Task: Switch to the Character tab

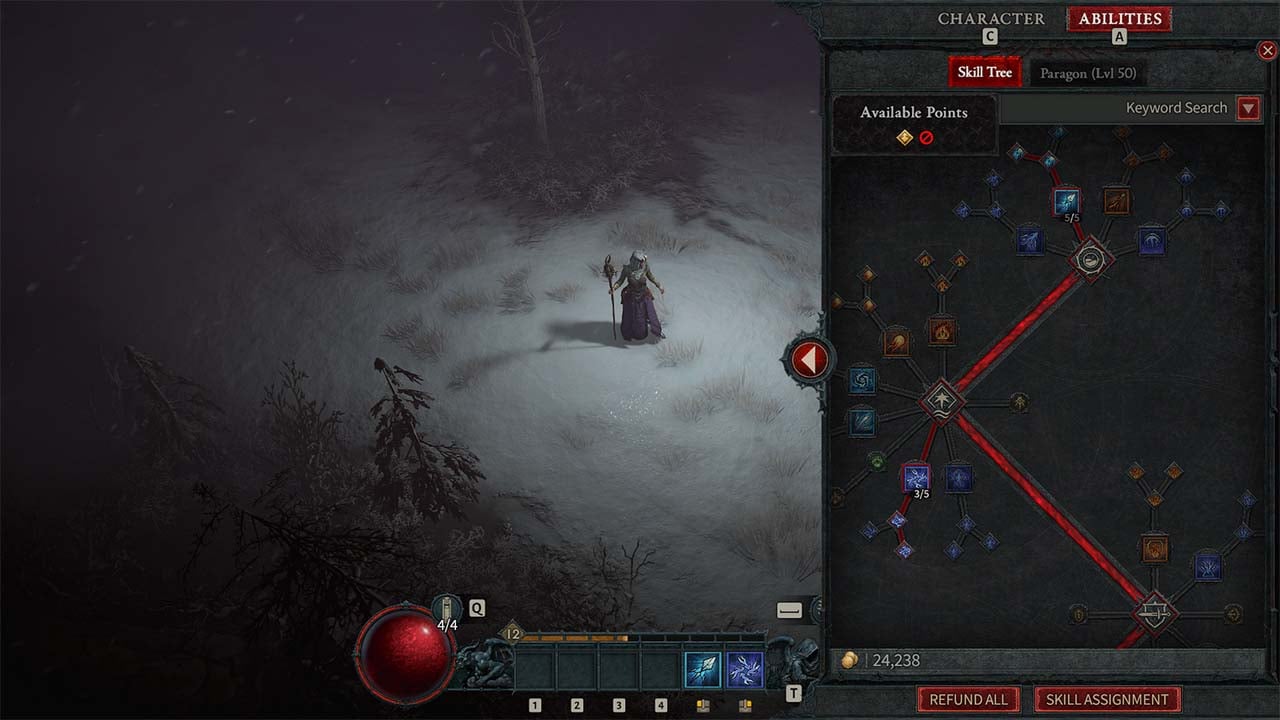Action: [991, 19]
